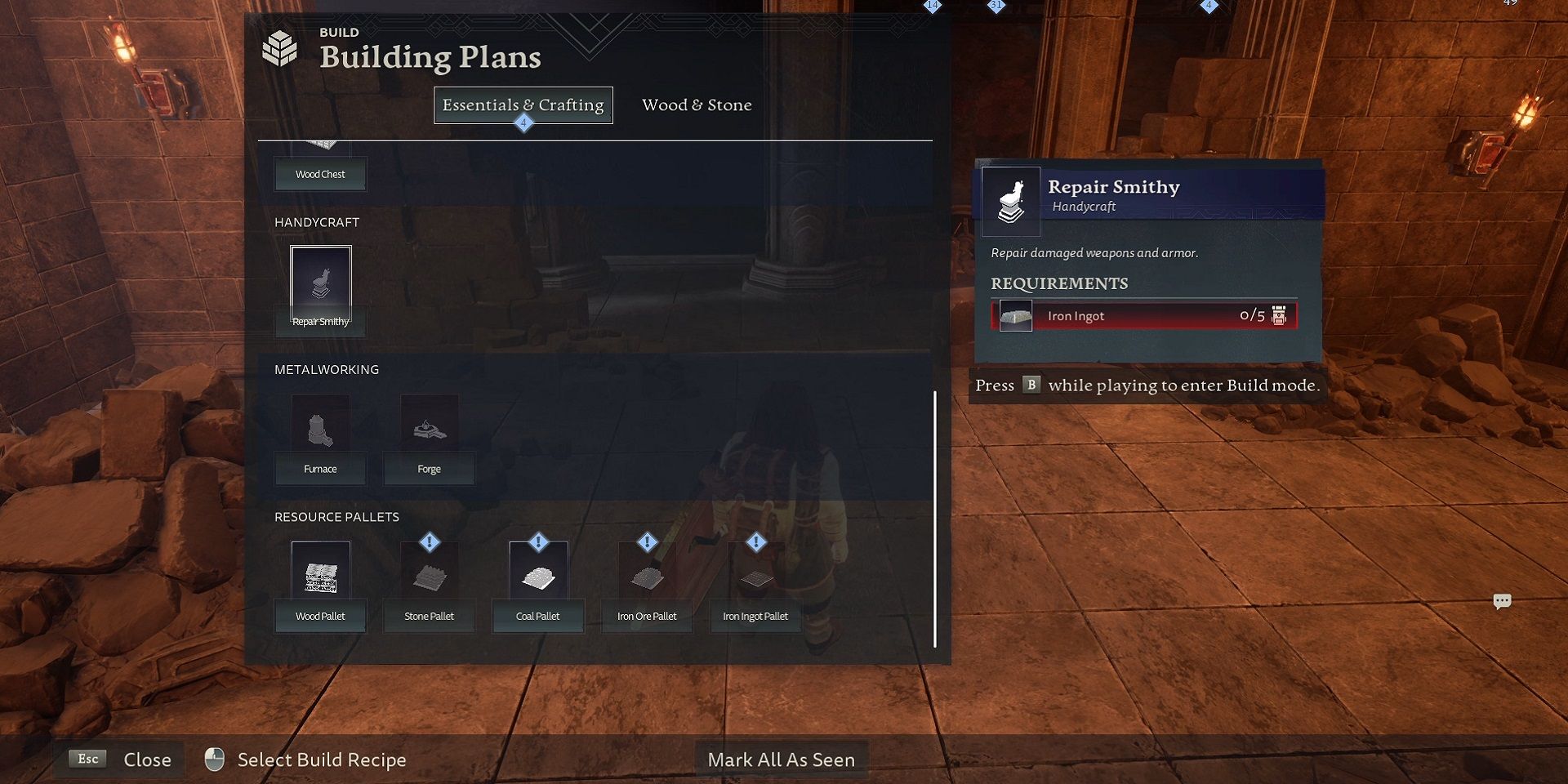Image resolution: width=1568 pixels, height=784 pixels.
Task: Collapse the Handycraft section header
Action: (317, 222)
